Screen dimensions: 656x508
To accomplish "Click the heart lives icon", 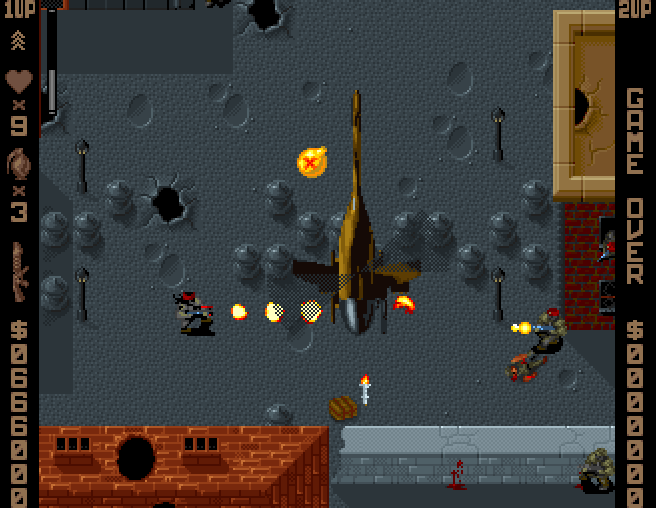I will (19, 80).
